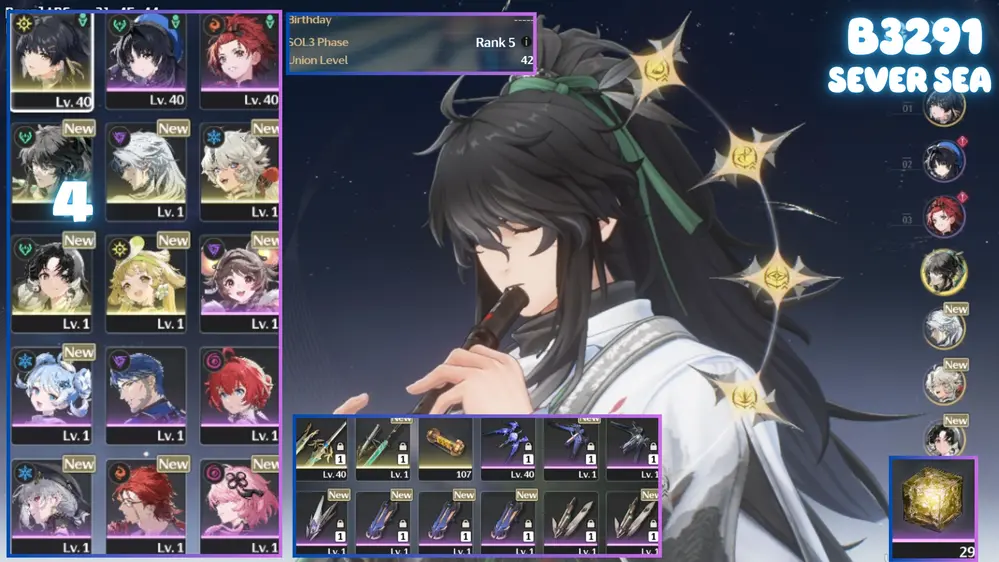999x562 pixels.
Task: Show SOL3 Phase info via the i icon
Action: (x=526, y=43)
